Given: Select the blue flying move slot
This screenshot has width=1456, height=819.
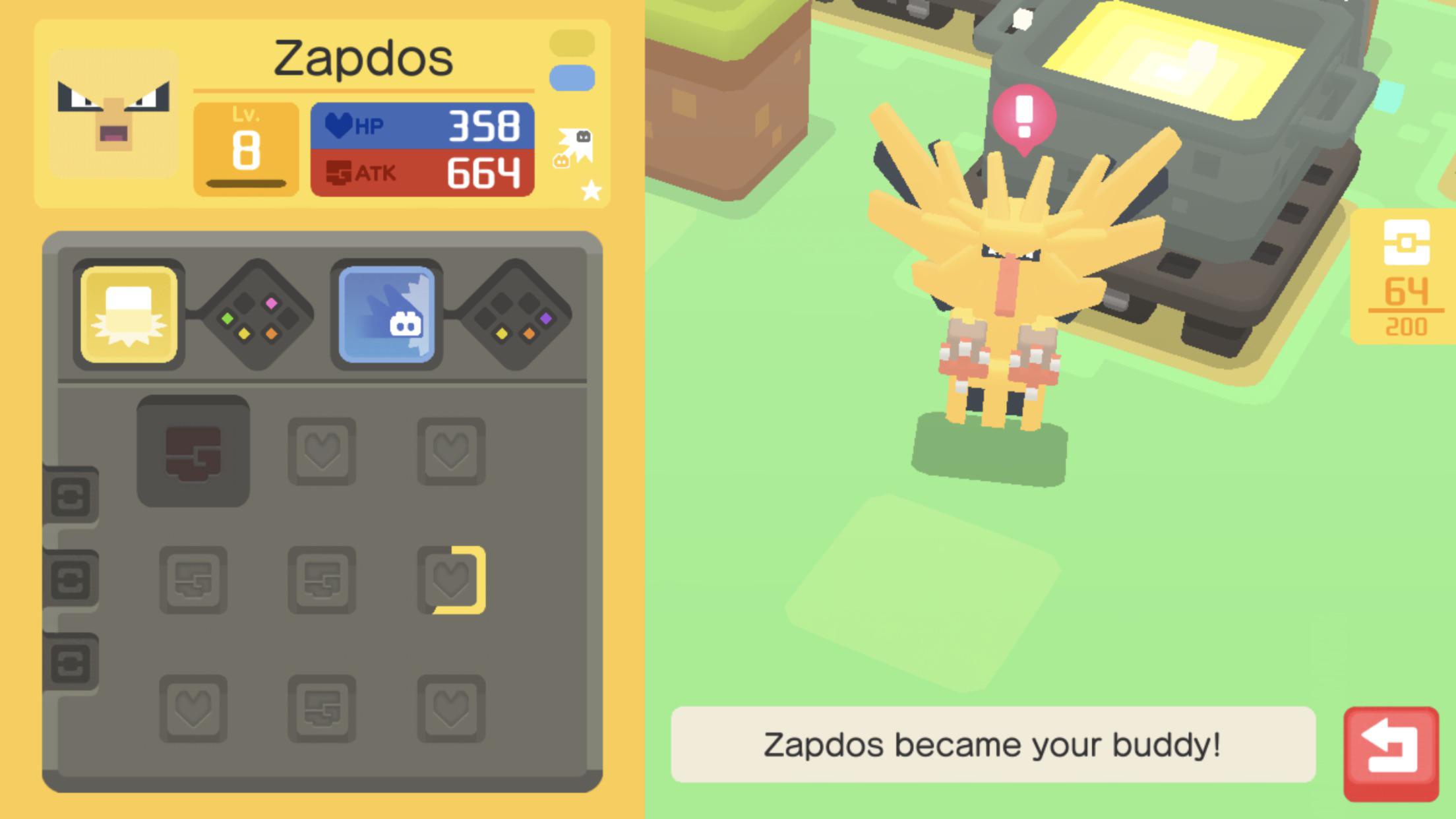Looking at the screenshot, I should (x=386, y=315).
